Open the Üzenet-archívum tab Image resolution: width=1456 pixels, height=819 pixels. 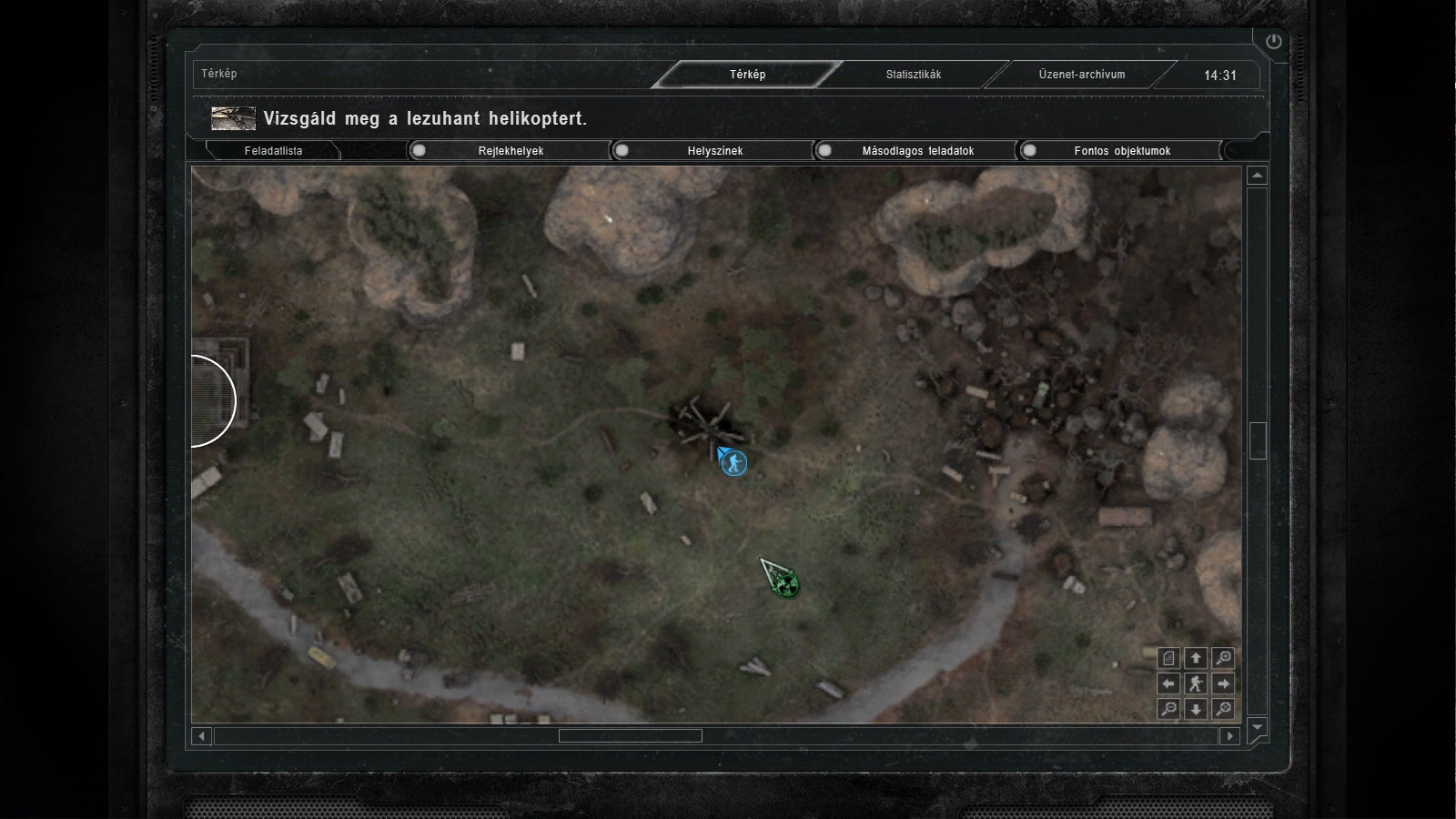[x=1081, y=75]
